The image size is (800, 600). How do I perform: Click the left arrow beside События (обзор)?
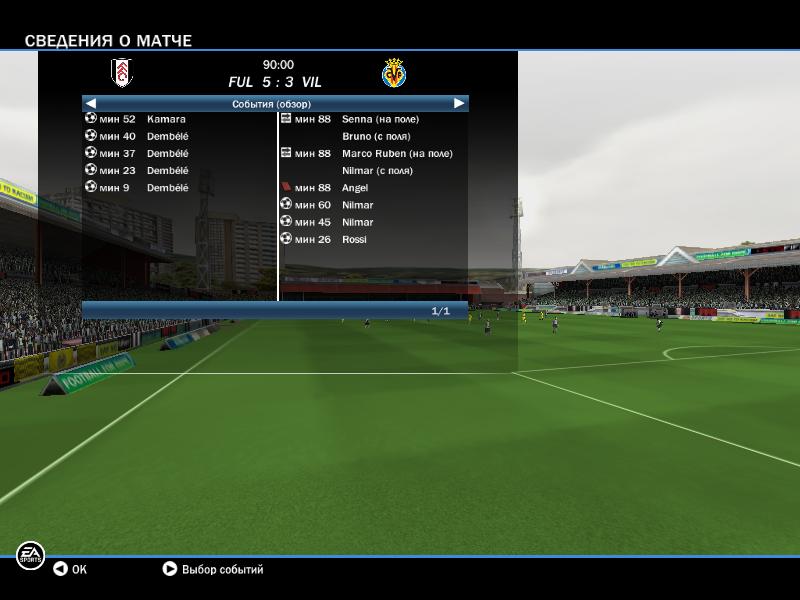tap(91, 103)
